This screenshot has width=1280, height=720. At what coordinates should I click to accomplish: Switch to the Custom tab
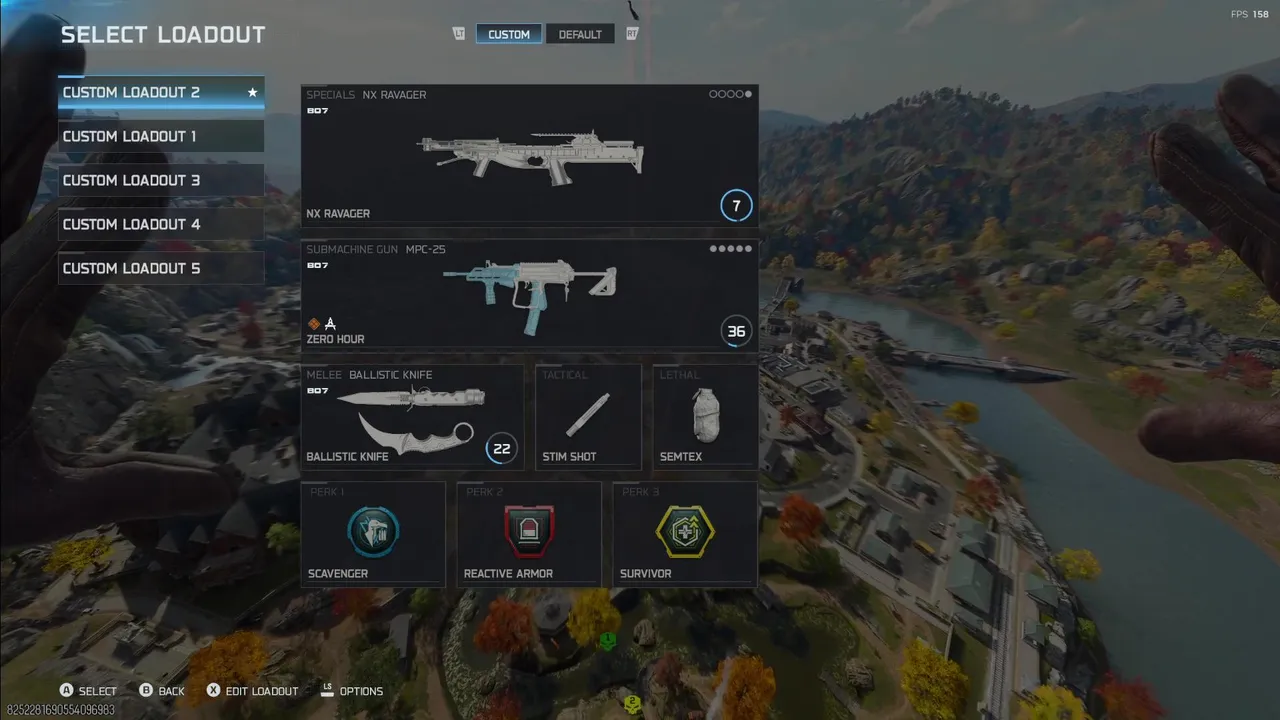coord(509,34)
